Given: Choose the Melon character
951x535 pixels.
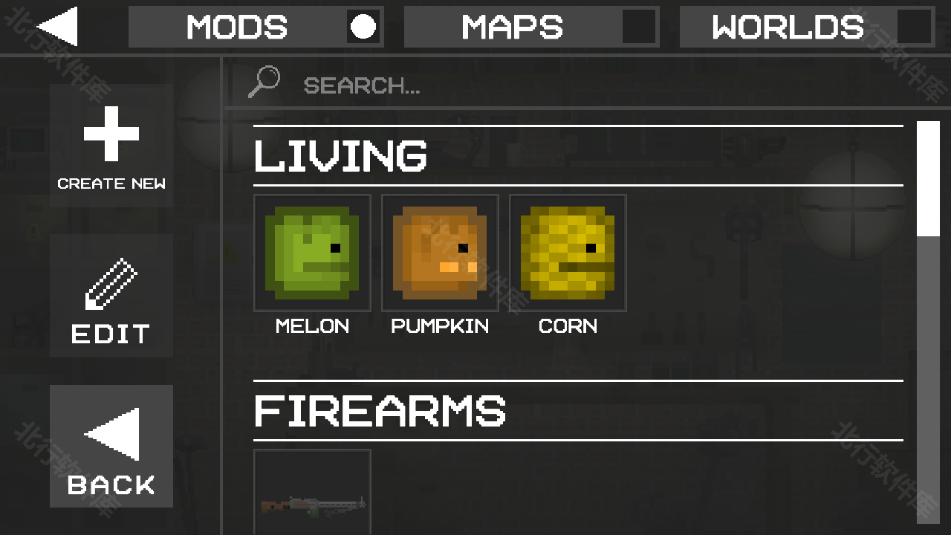Looking at the screenshot, I should pos(312,254).
